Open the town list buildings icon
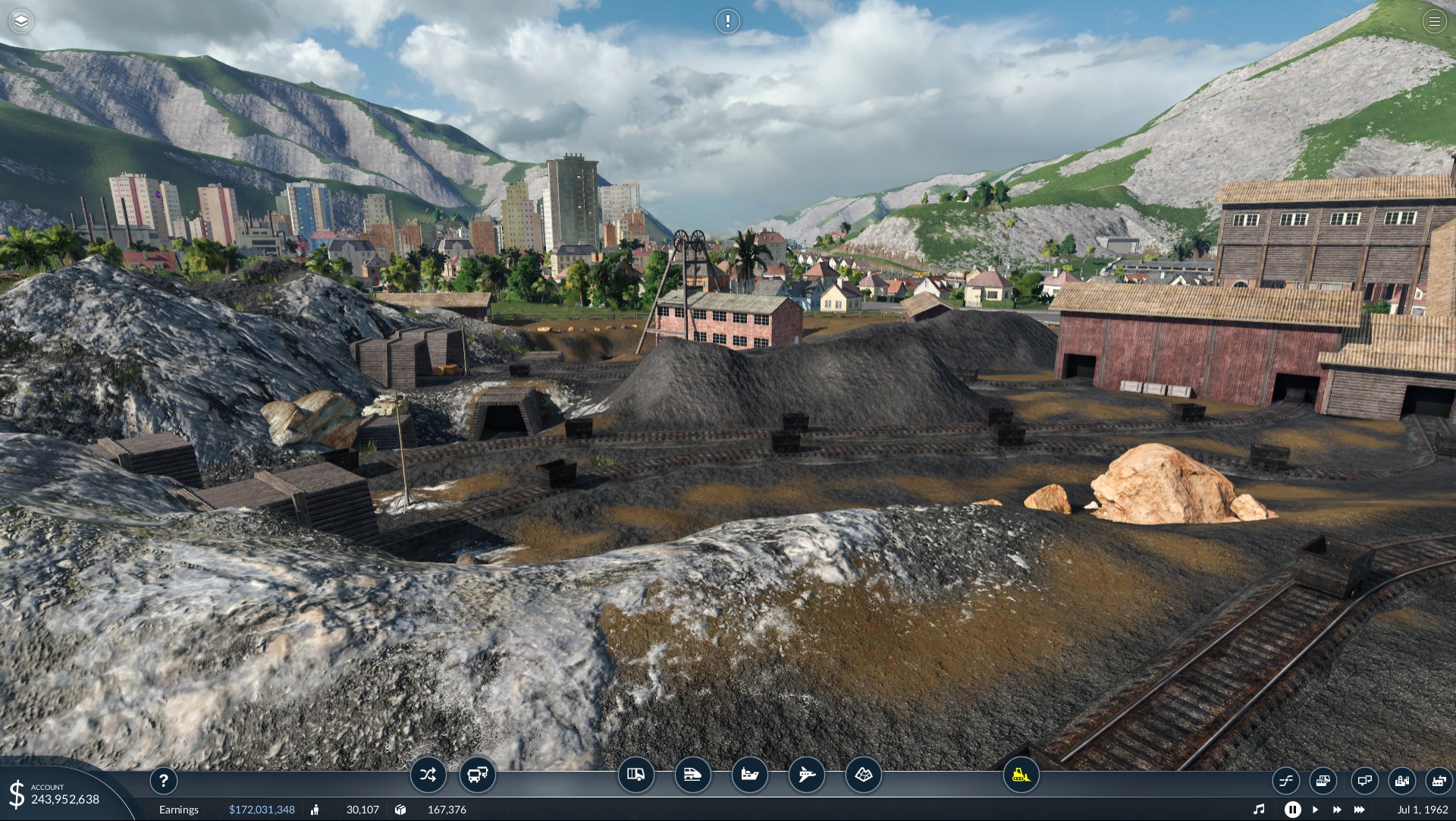This screenshot has width=1456, height=821. [1402, 780]
